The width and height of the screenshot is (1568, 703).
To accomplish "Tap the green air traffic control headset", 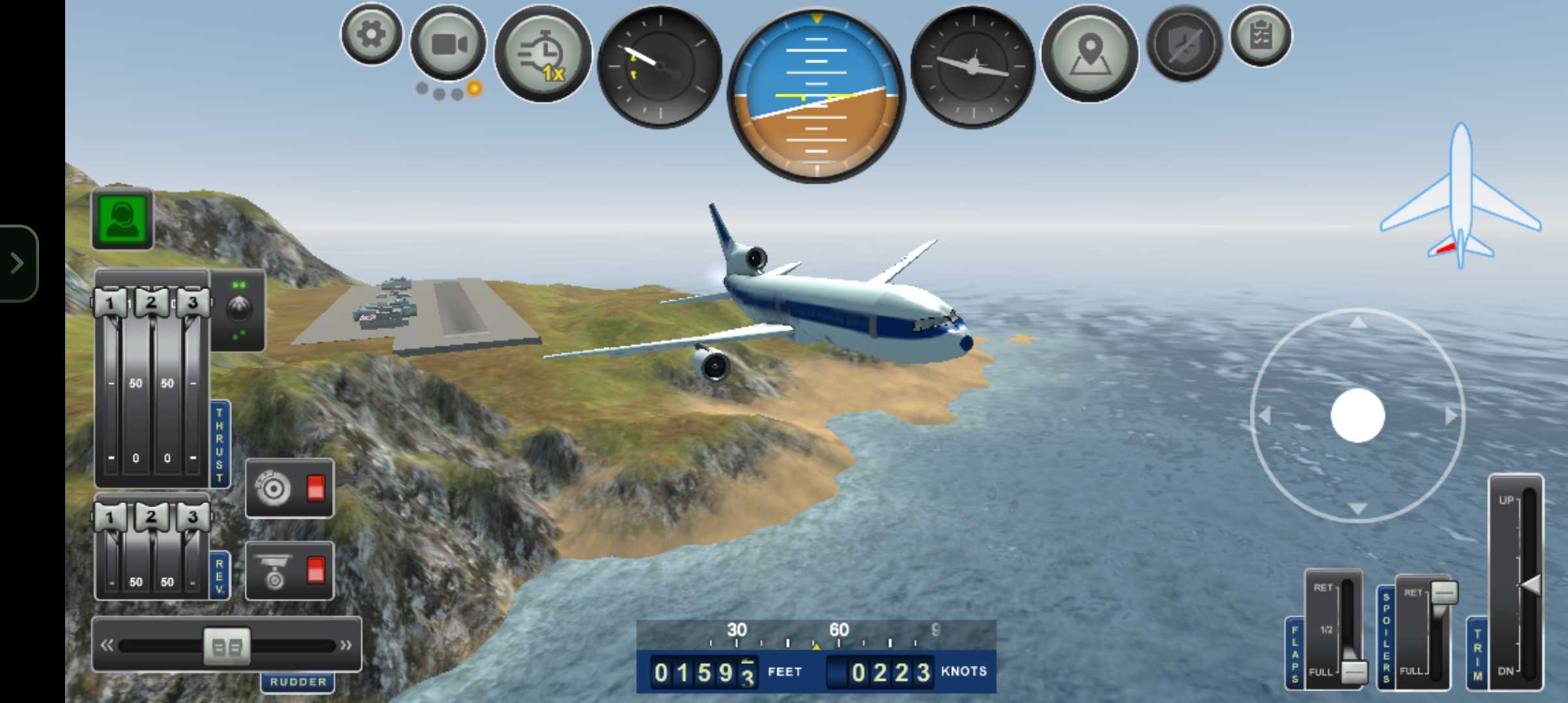I will coord(123,219).
